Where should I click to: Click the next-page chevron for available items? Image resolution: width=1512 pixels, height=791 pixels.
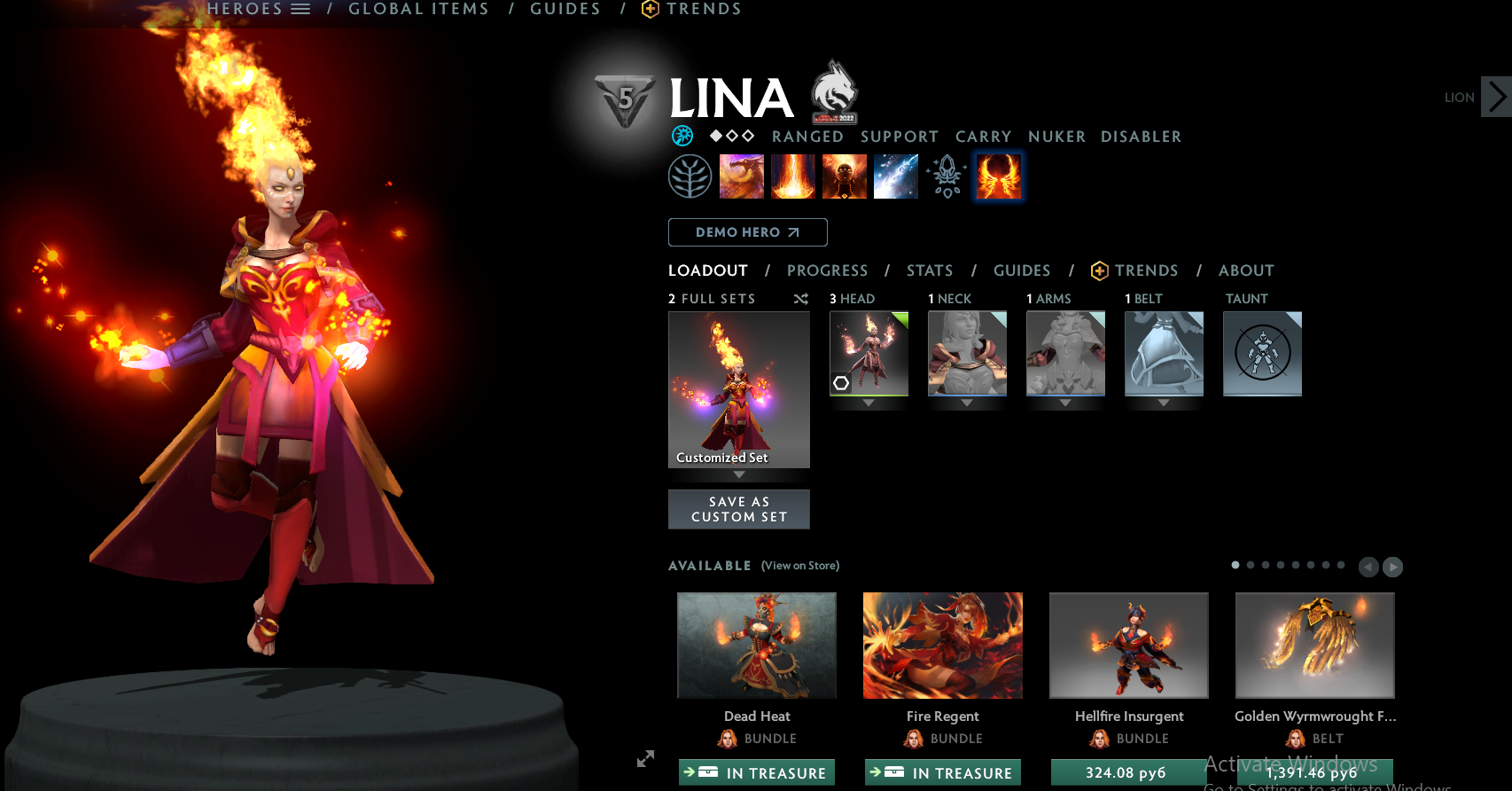(1391, 567)
